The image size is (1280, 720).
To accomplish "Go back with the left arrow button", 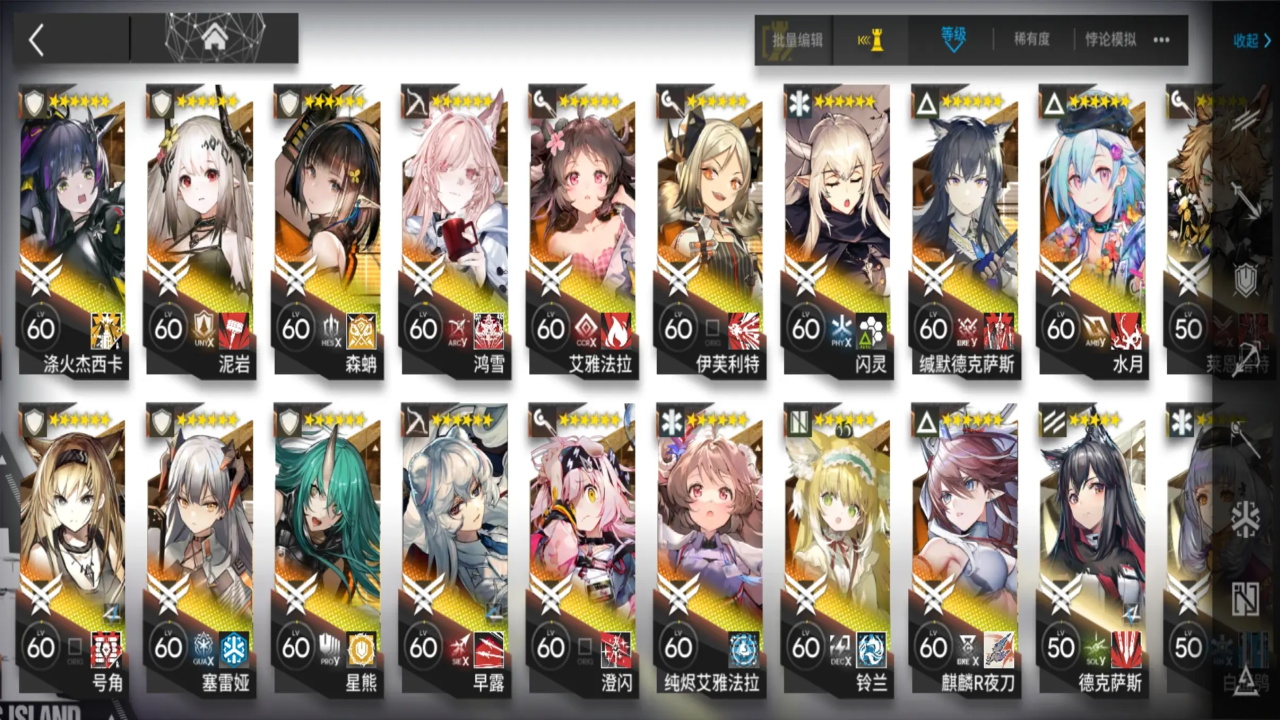I will coord(37,40).
